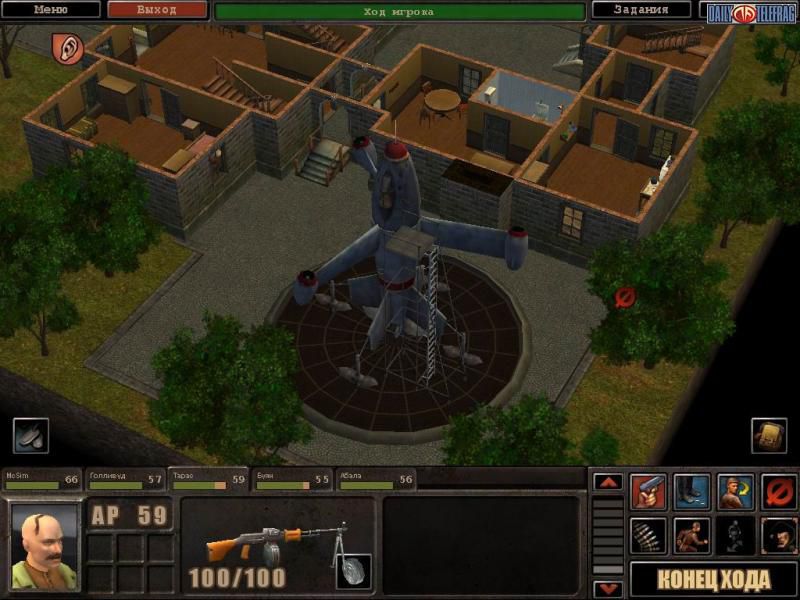
Task: Open the backpack inventory icon
Action: tap(768, 435)
